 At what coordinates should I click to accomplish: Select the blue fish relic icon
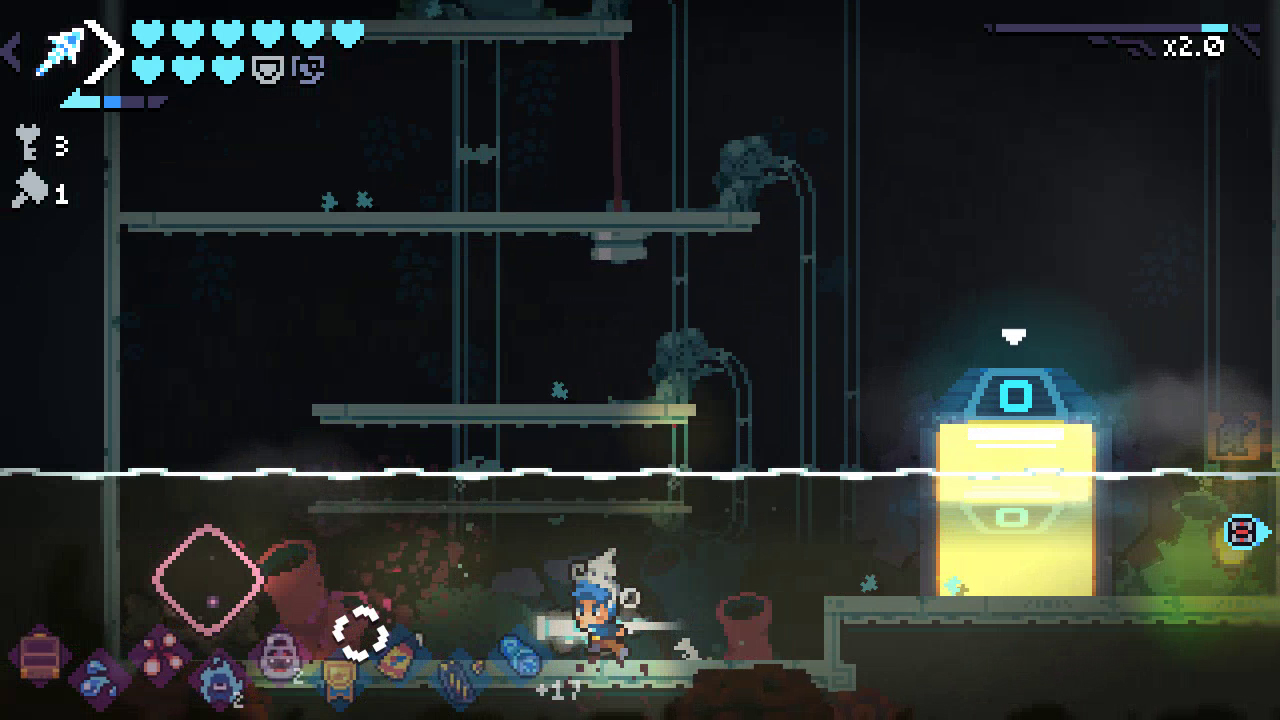(96, 675)
